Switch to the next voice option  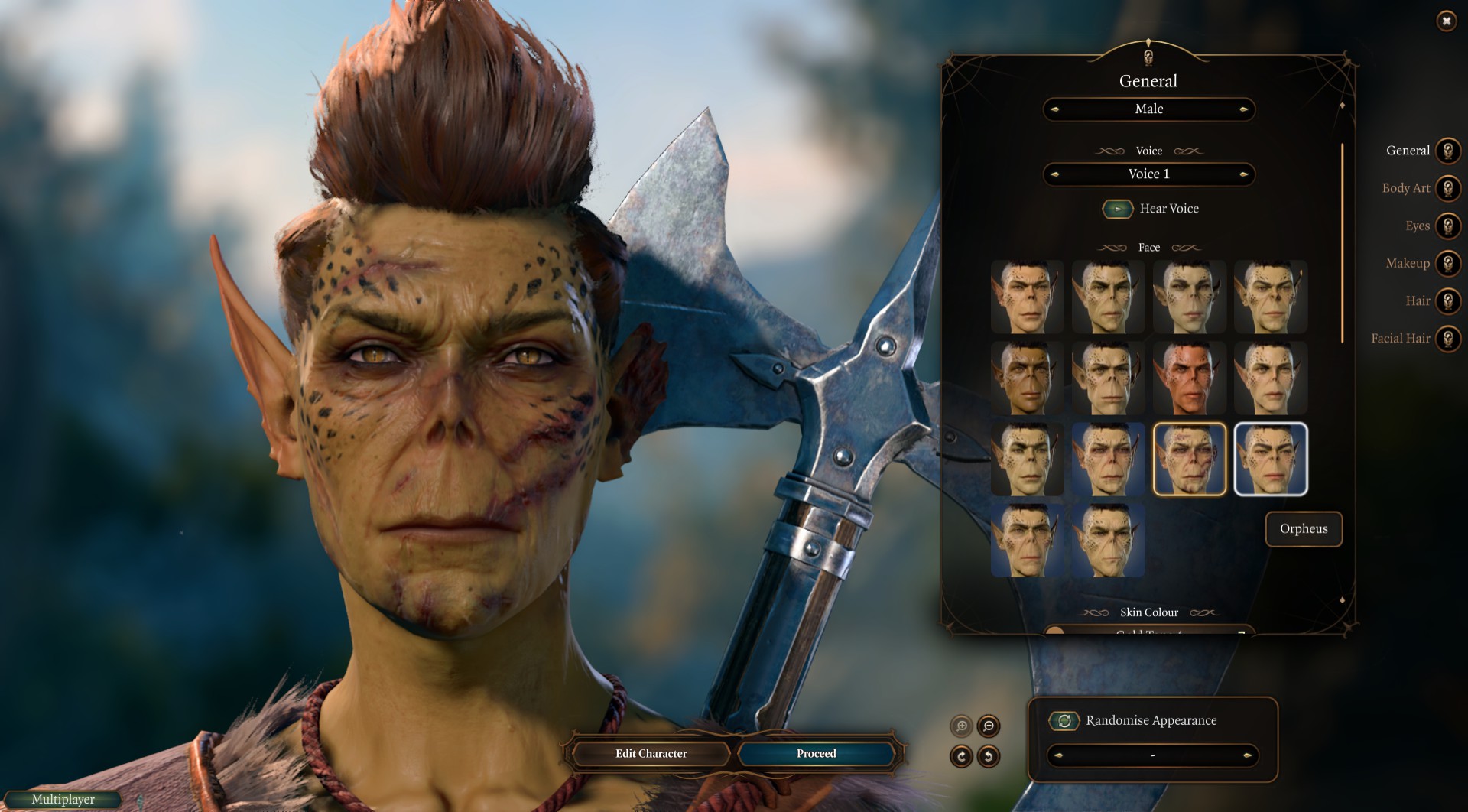[x=1244, y=174]
